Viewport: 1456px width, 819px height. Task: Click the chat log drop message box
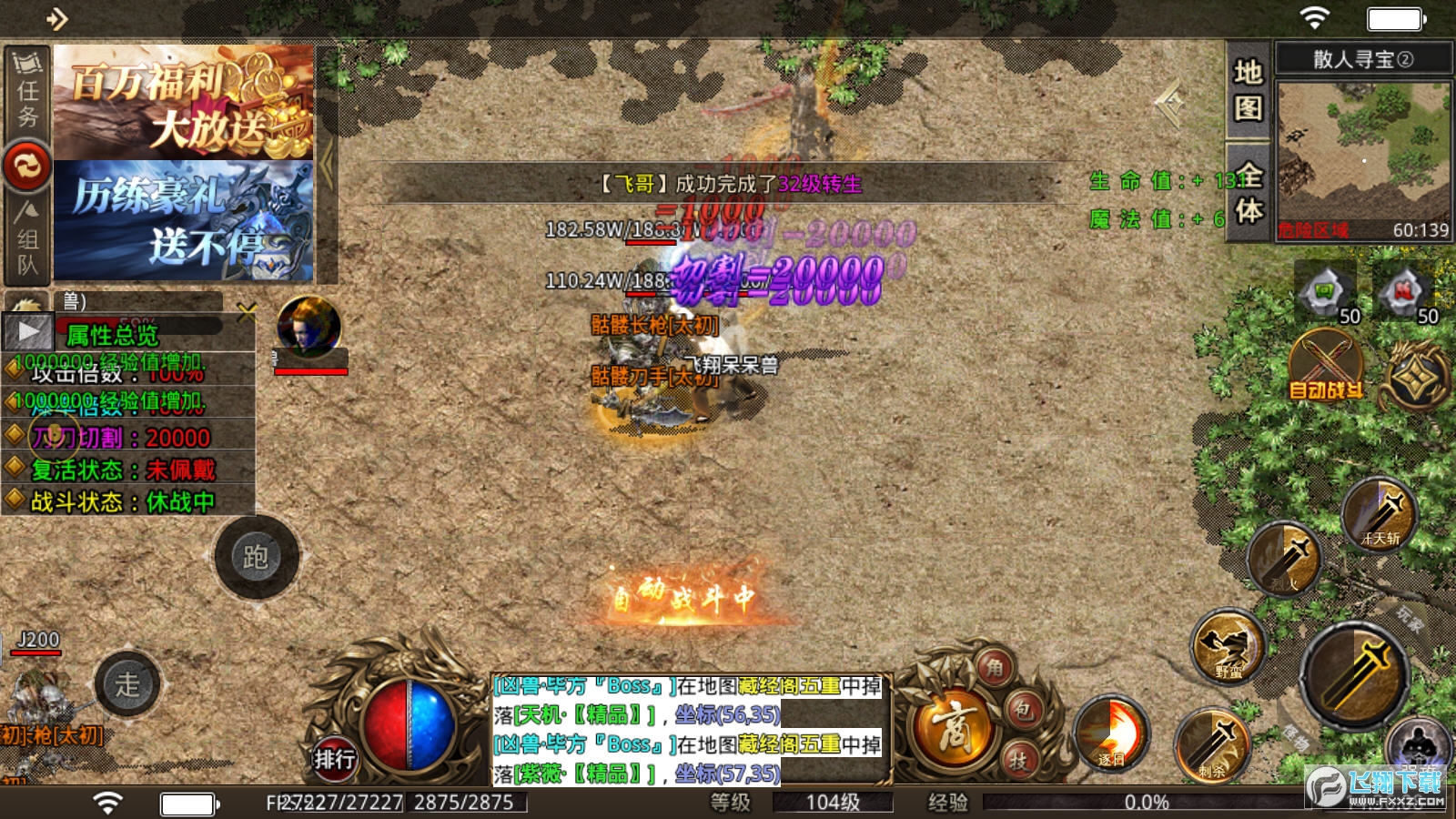point(689,729)
